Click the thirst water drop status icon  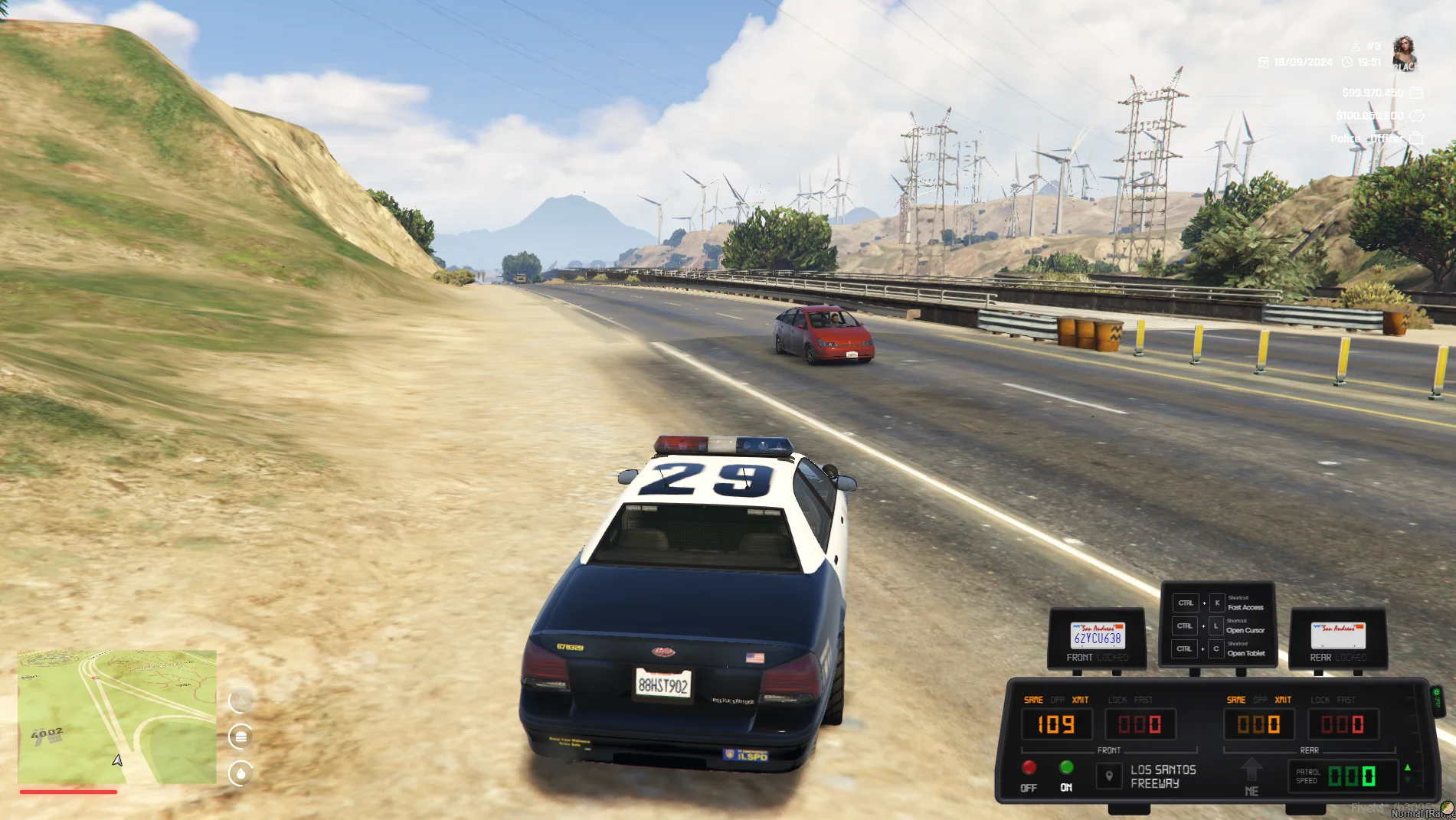click(240, 773)
